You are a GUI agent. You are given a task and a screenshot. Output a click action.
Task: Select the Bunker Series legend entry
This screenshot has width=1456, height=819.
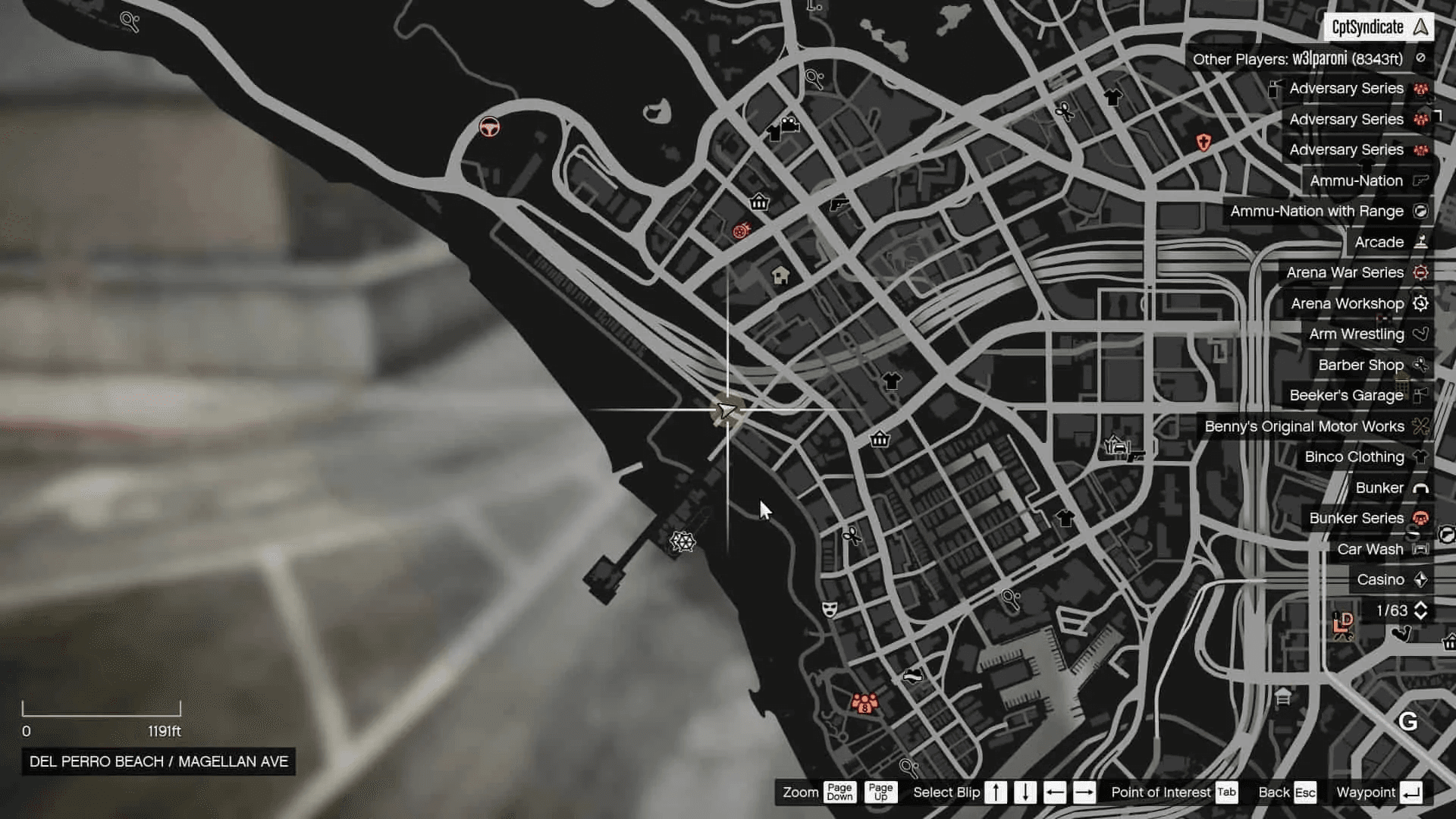click(1356, 518)
